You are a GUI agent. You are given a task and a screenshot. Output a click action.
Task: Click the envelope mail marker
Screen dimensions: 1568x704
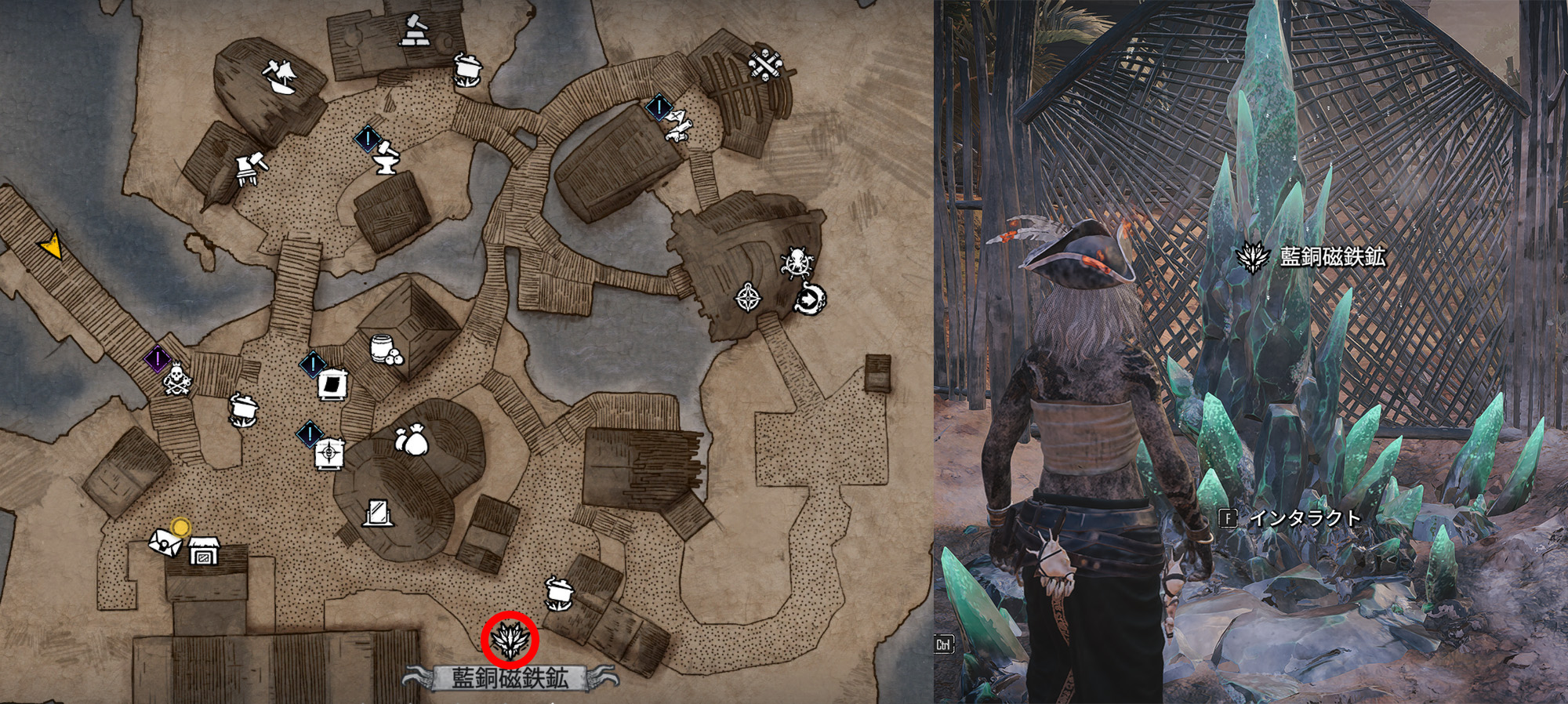click(x=164, y=542)
